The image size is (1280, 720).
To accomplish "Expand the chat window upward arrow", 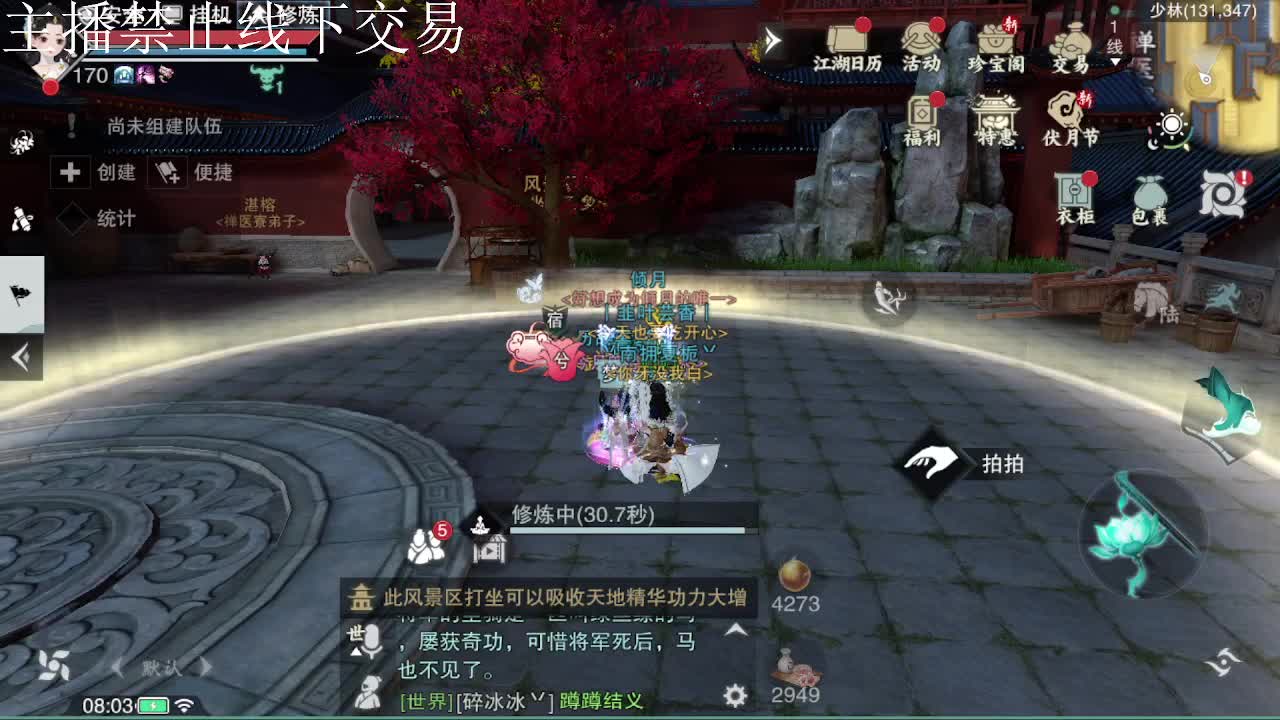I will tap(734, 630).
